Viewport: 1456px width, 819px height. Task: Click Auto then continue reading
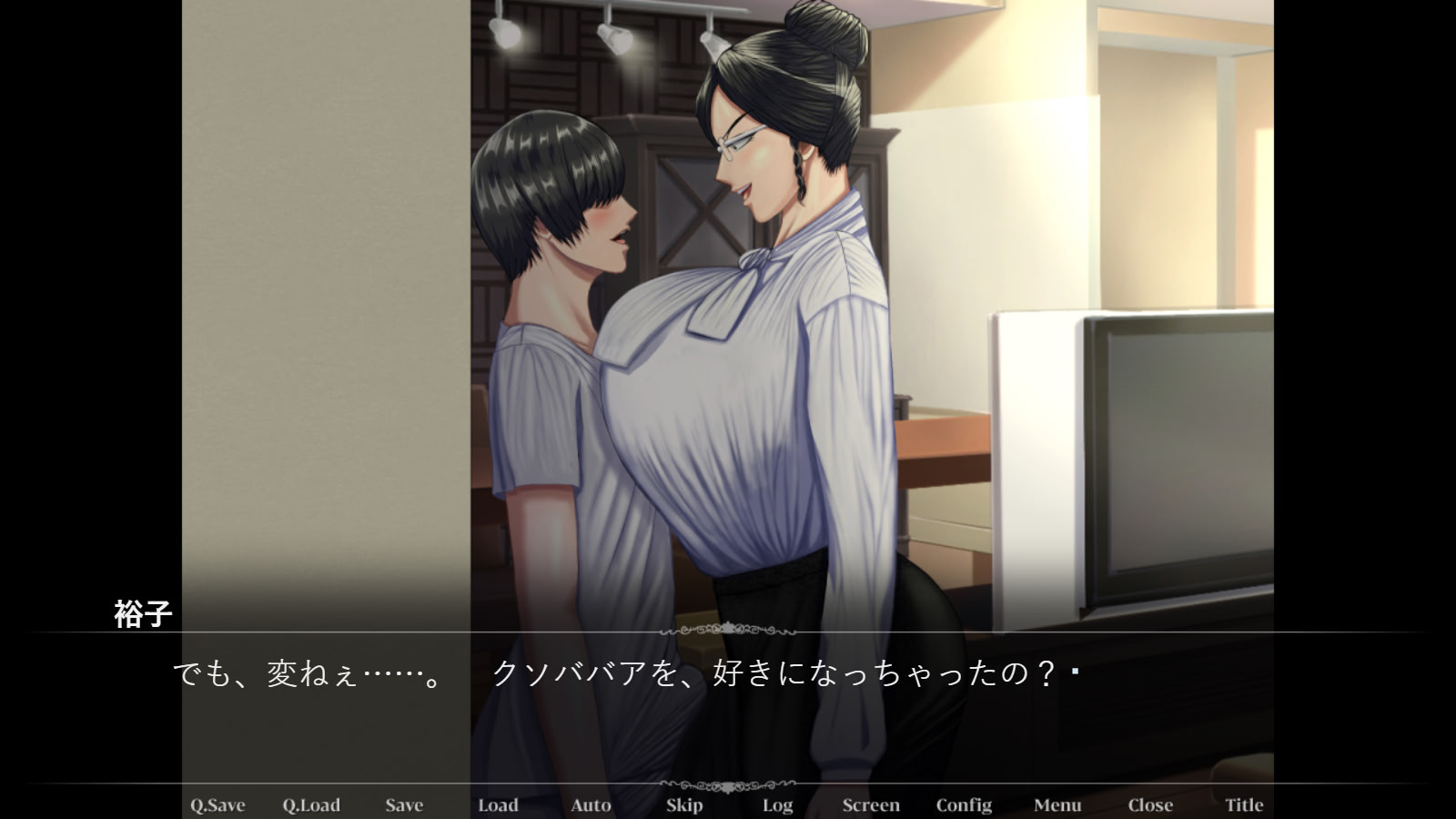(591, 805)
